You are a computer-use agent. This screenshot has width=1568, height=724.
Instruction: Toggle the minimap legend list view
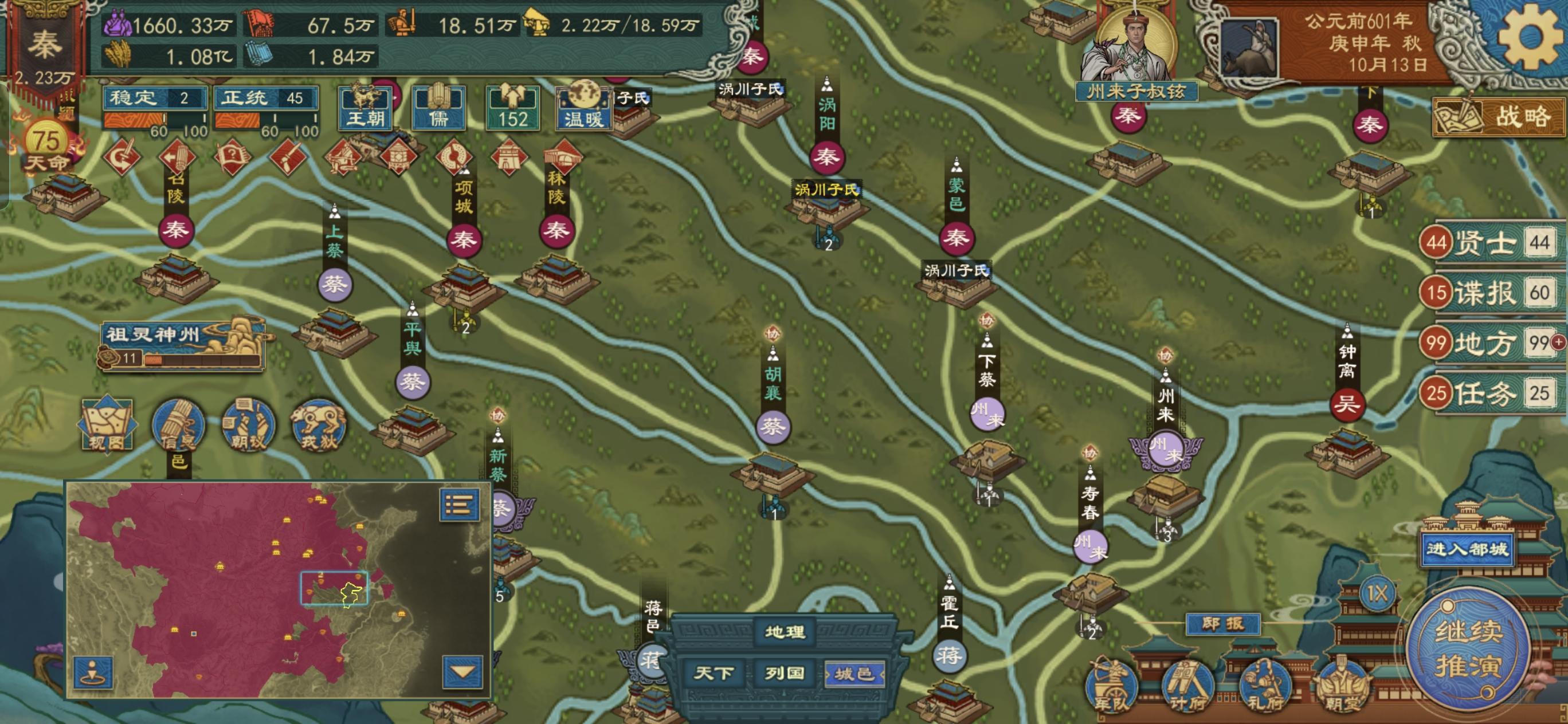pos(461,506)
